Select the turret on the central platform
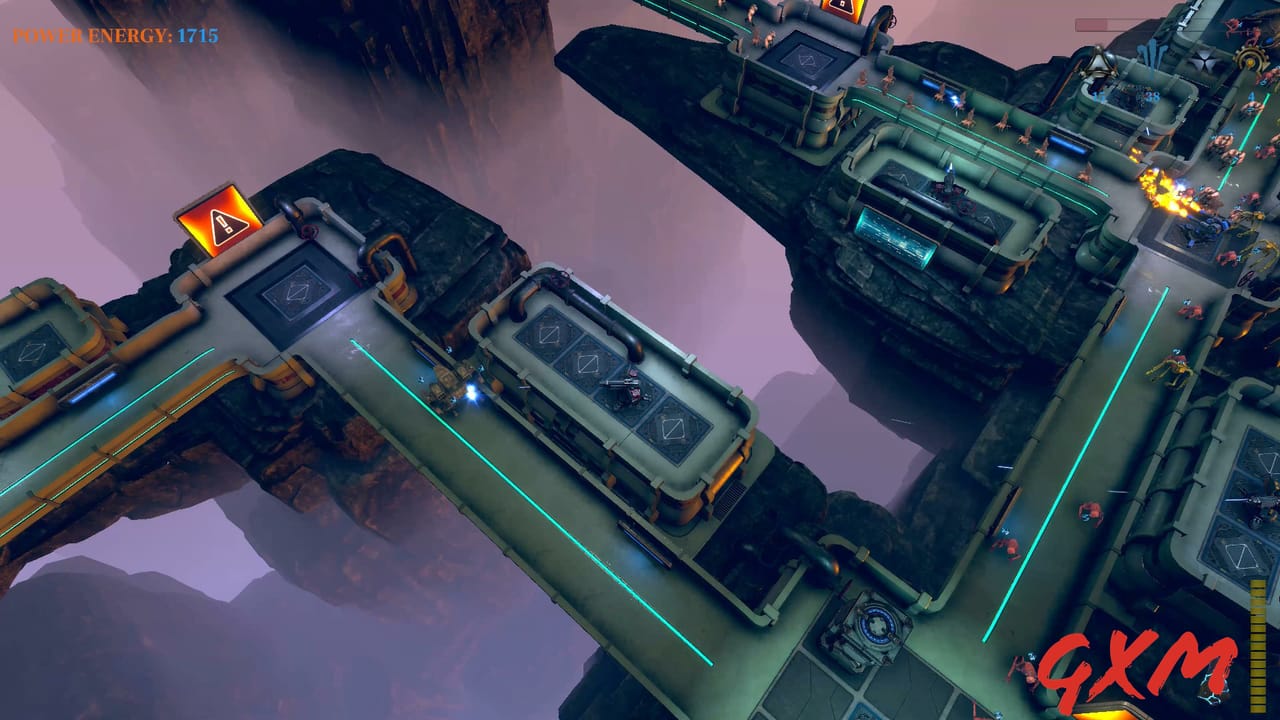The image size is (1280, 720). tap(625, 390)
